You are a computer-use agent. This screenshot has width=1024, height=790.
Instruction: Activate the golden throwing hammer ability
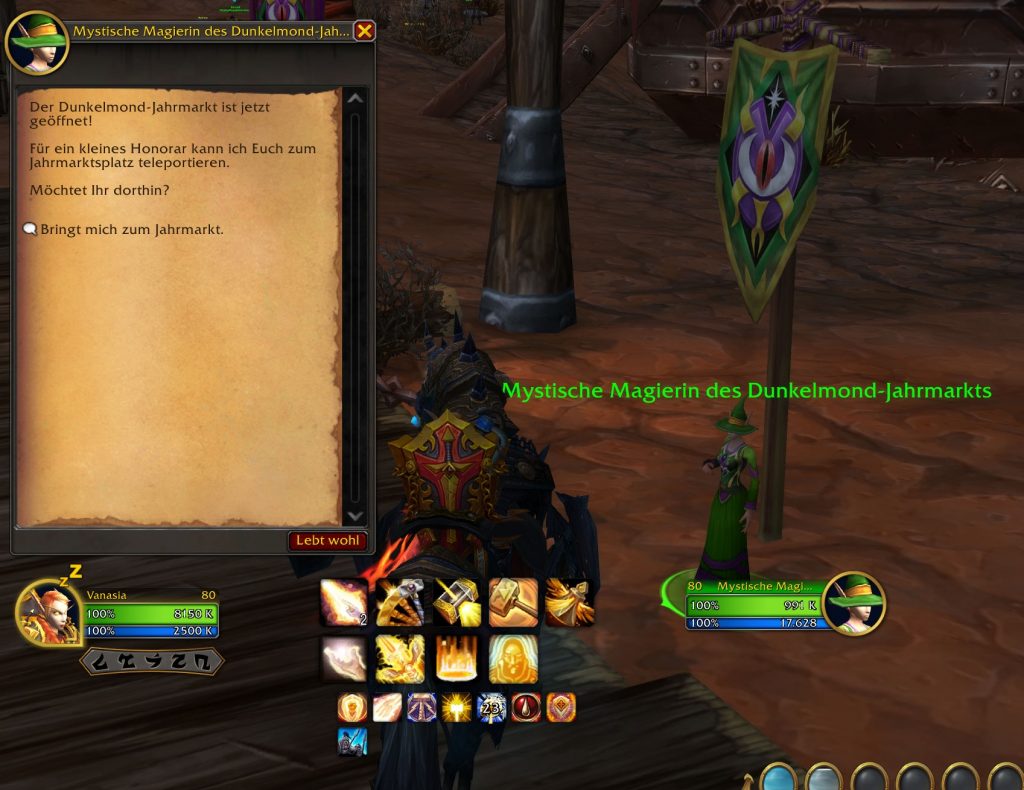point(456,603)
